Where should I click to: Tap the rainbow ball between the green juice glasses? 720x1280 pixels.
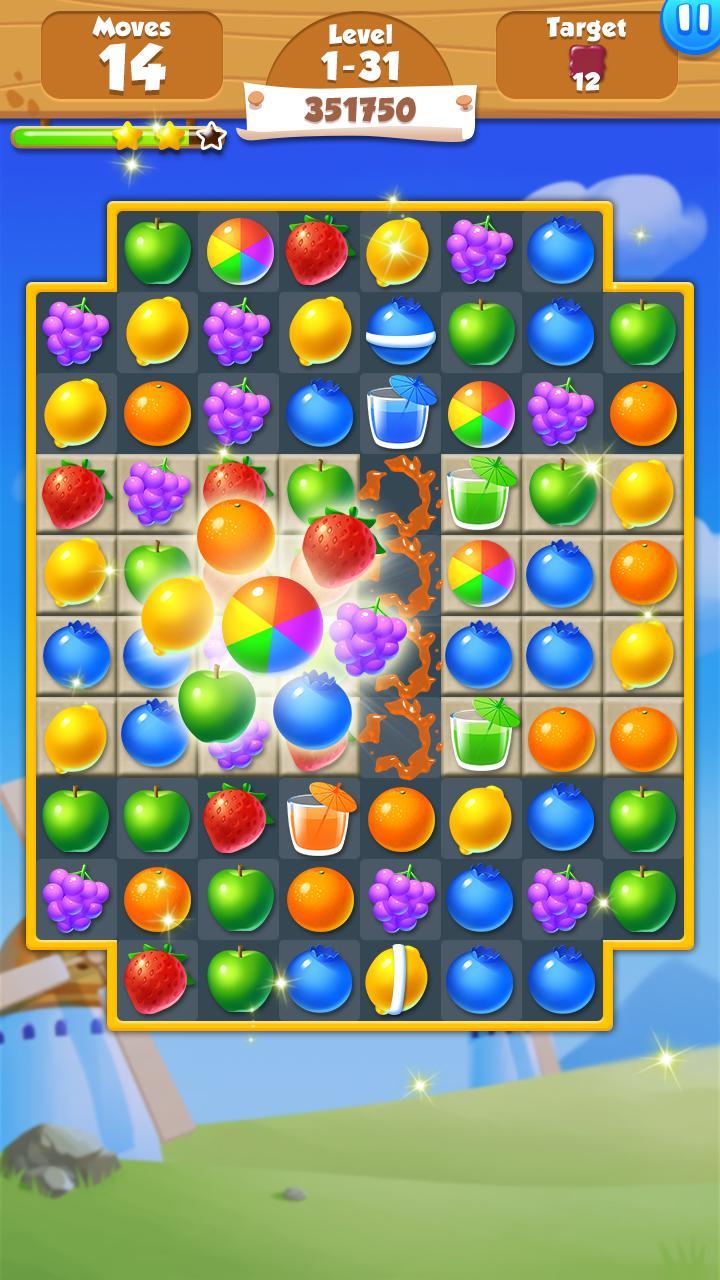pyautogui.click(x=480, y=572)
